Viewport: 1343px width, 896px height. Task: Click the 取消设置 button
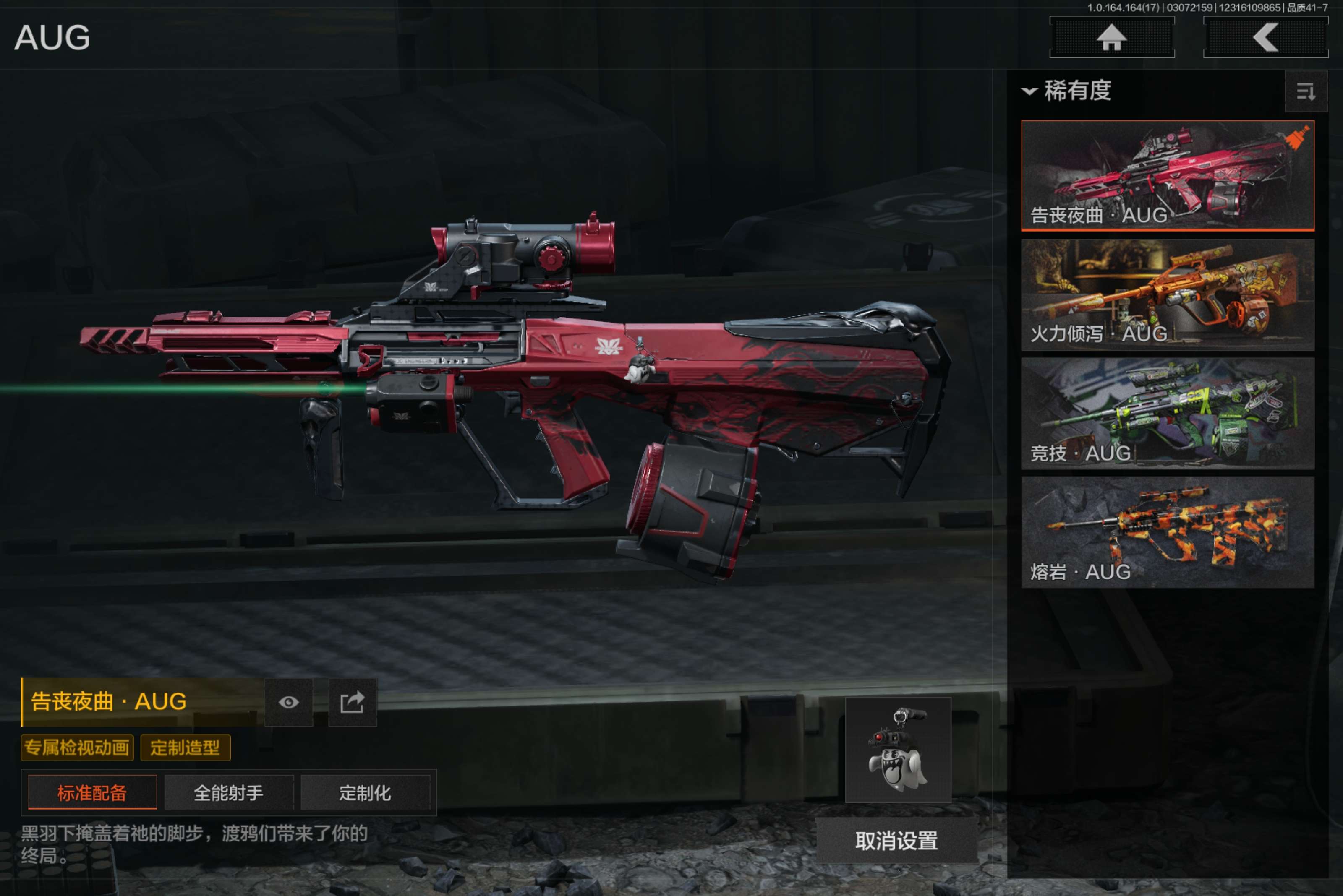click(x=896, y=841)
